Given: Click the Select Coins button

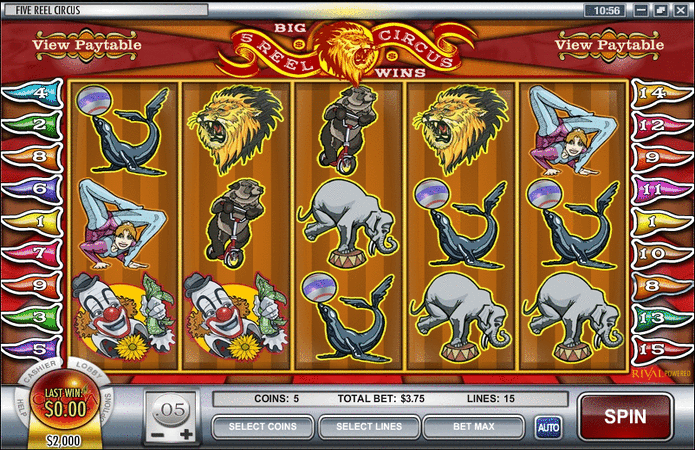Looking at the screenshot, I should pos(262,427).
